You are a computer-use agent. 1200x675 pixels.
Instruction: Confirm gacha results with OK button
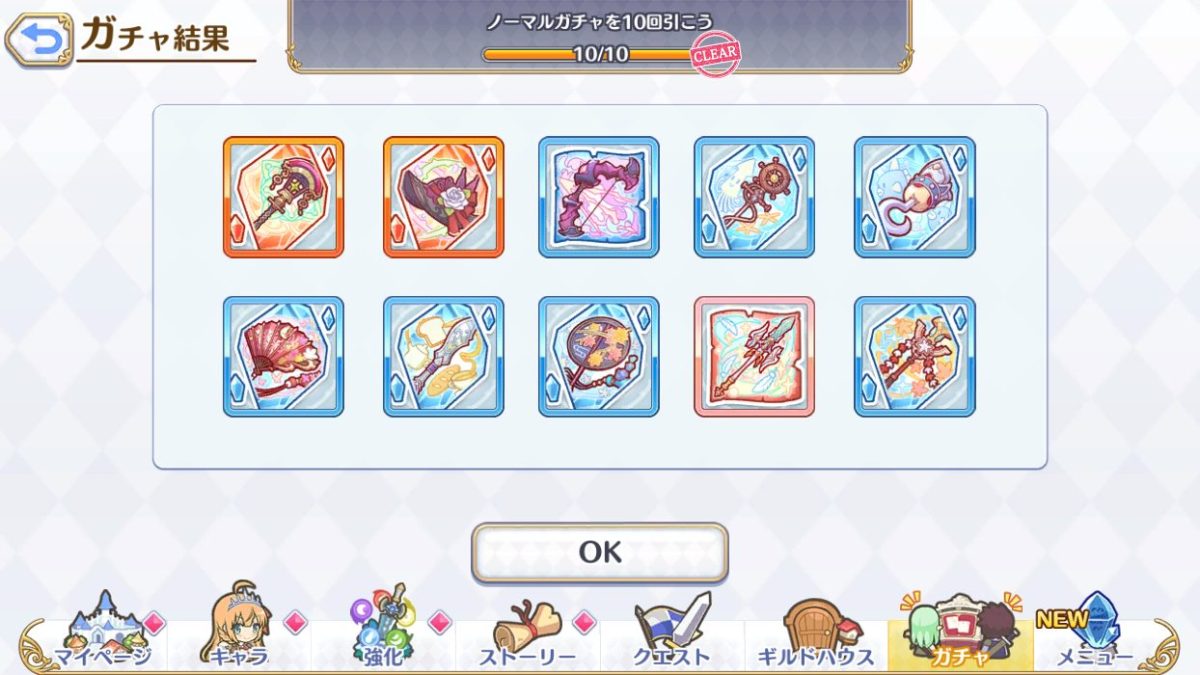point(600,552)
